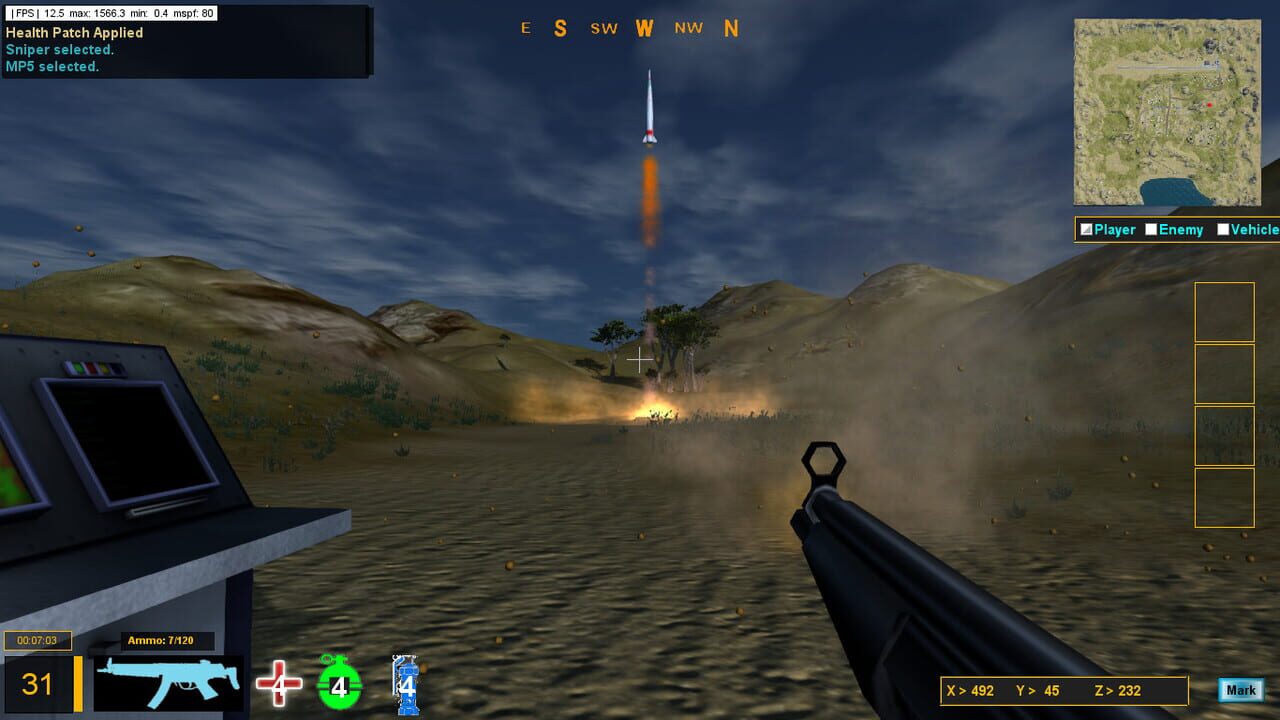Open the first empty inventory slot

1224,312
